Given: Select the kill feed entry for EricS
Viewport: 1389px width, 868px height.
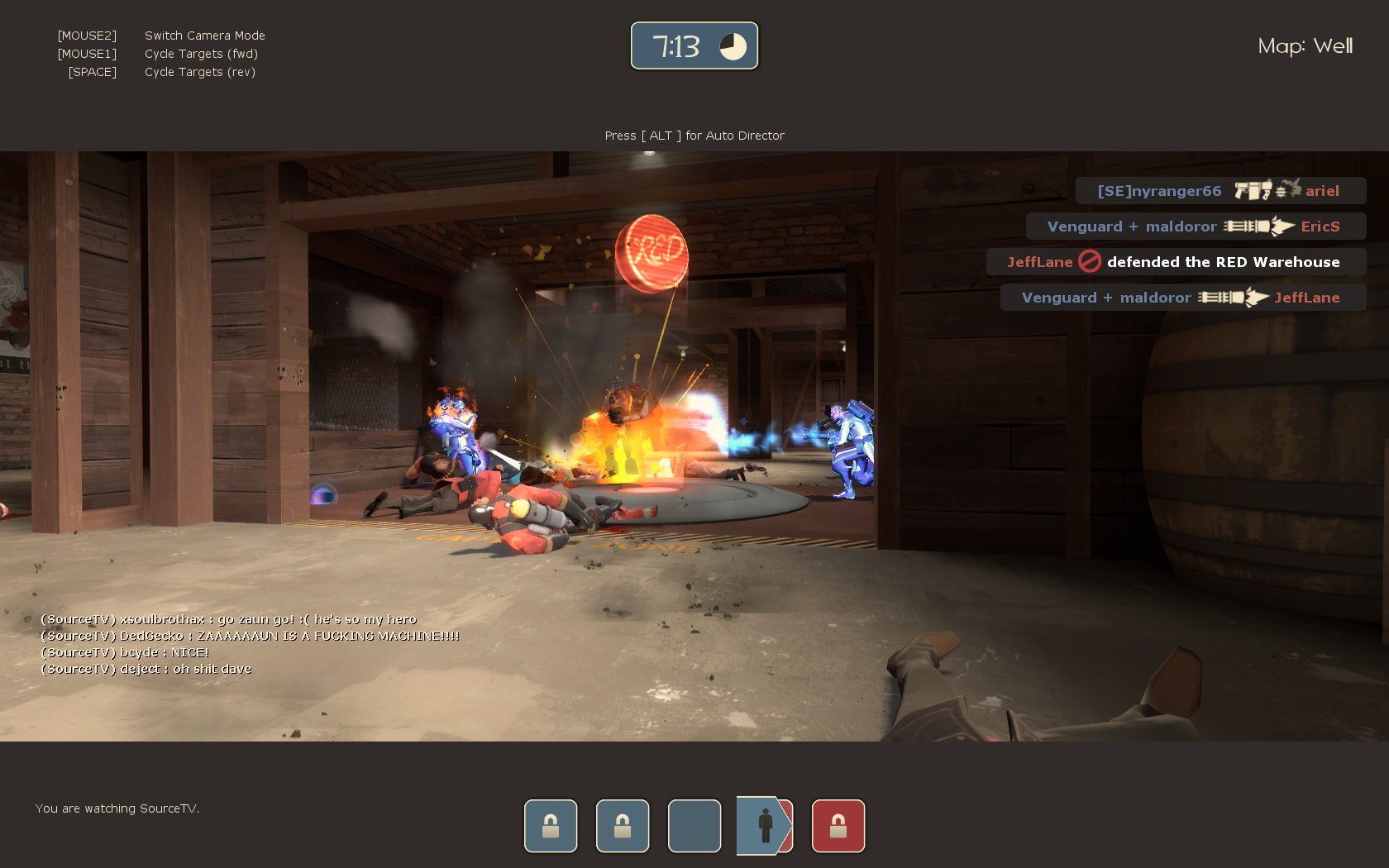Looking at the screenshot, I should tap(1195, 227).
